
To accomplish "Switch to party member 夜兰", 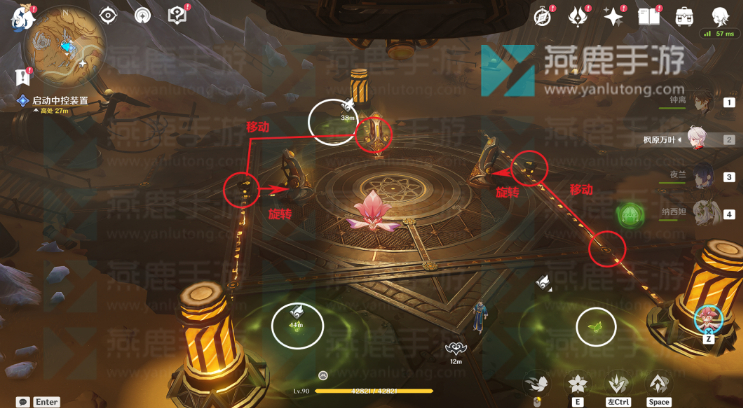I will click(x=701, y=177).
